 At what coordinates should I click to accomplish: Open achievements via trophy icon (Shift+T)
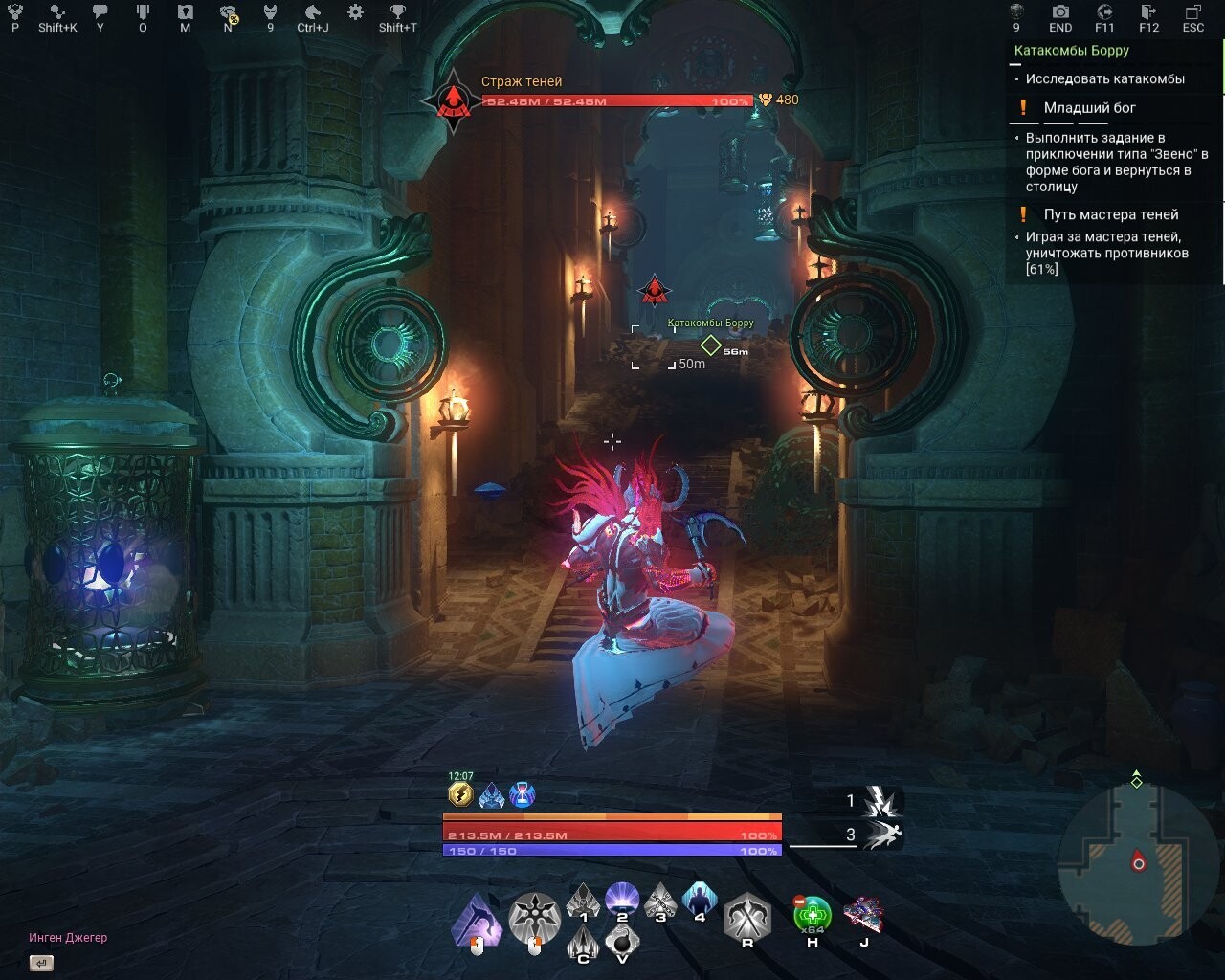pyautogui.click(x=396, y=13)
